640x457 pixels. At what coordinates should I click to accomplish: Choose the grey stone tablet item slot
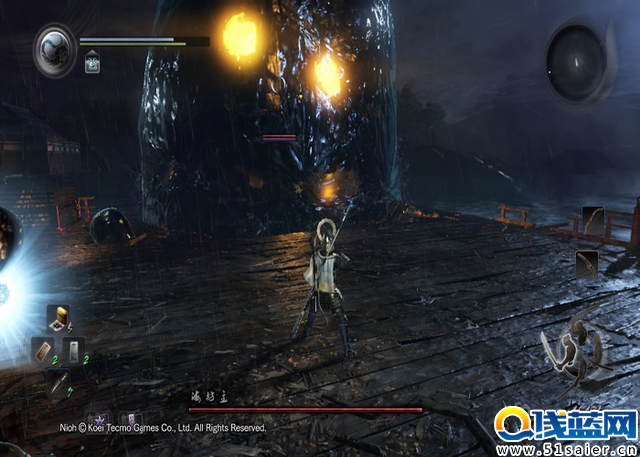pyautogui.click(x=73, y=350)
